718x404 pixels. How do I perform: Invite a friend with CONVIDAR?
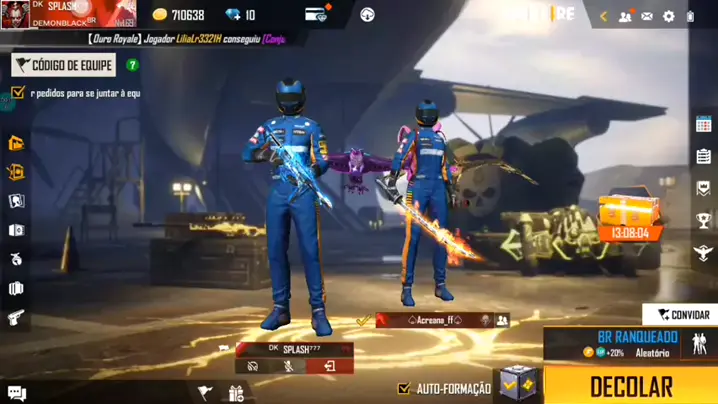682,315
